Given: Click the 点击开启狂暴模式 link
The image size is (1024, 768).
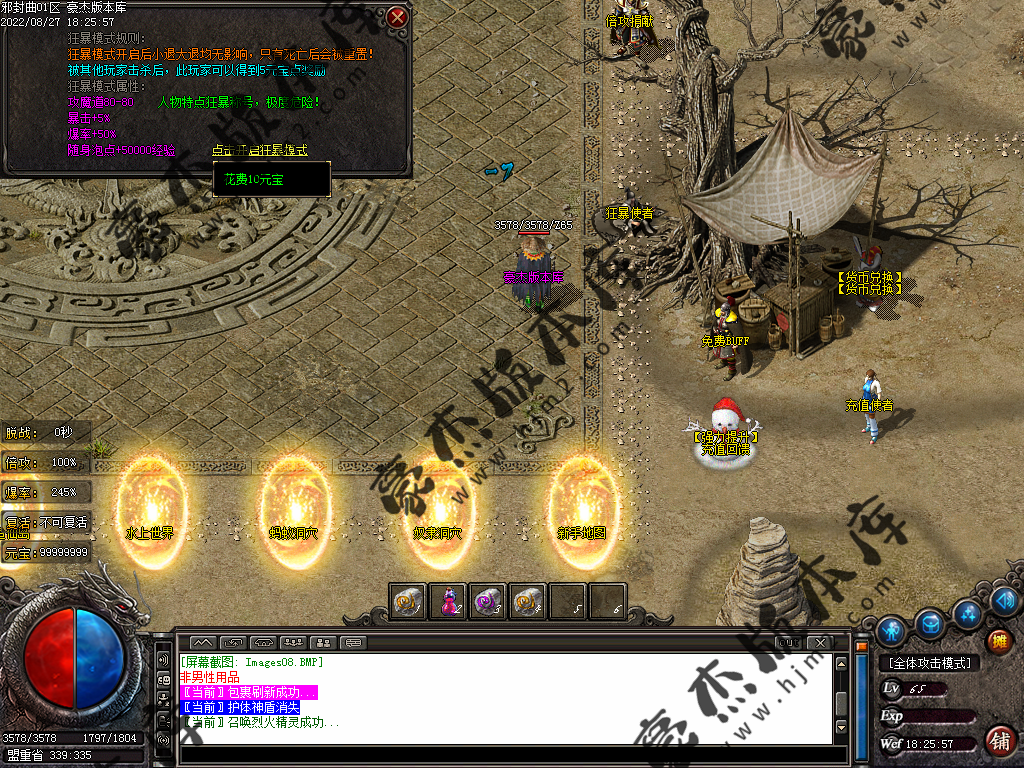Looking at the screenshot, I should point(259,150).
